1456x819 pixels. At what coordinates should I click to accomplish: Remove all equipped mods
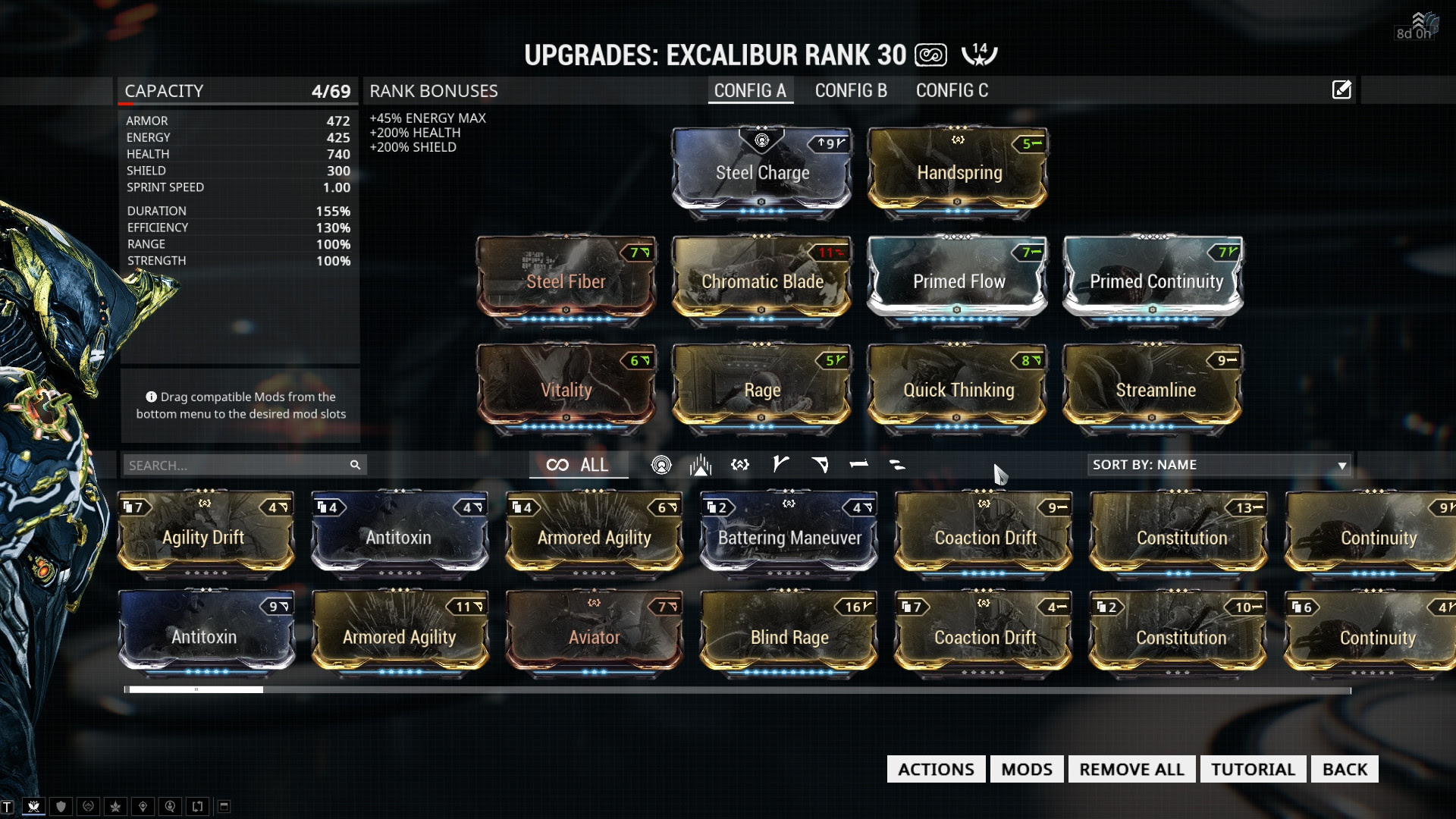tap(1131, 769)
